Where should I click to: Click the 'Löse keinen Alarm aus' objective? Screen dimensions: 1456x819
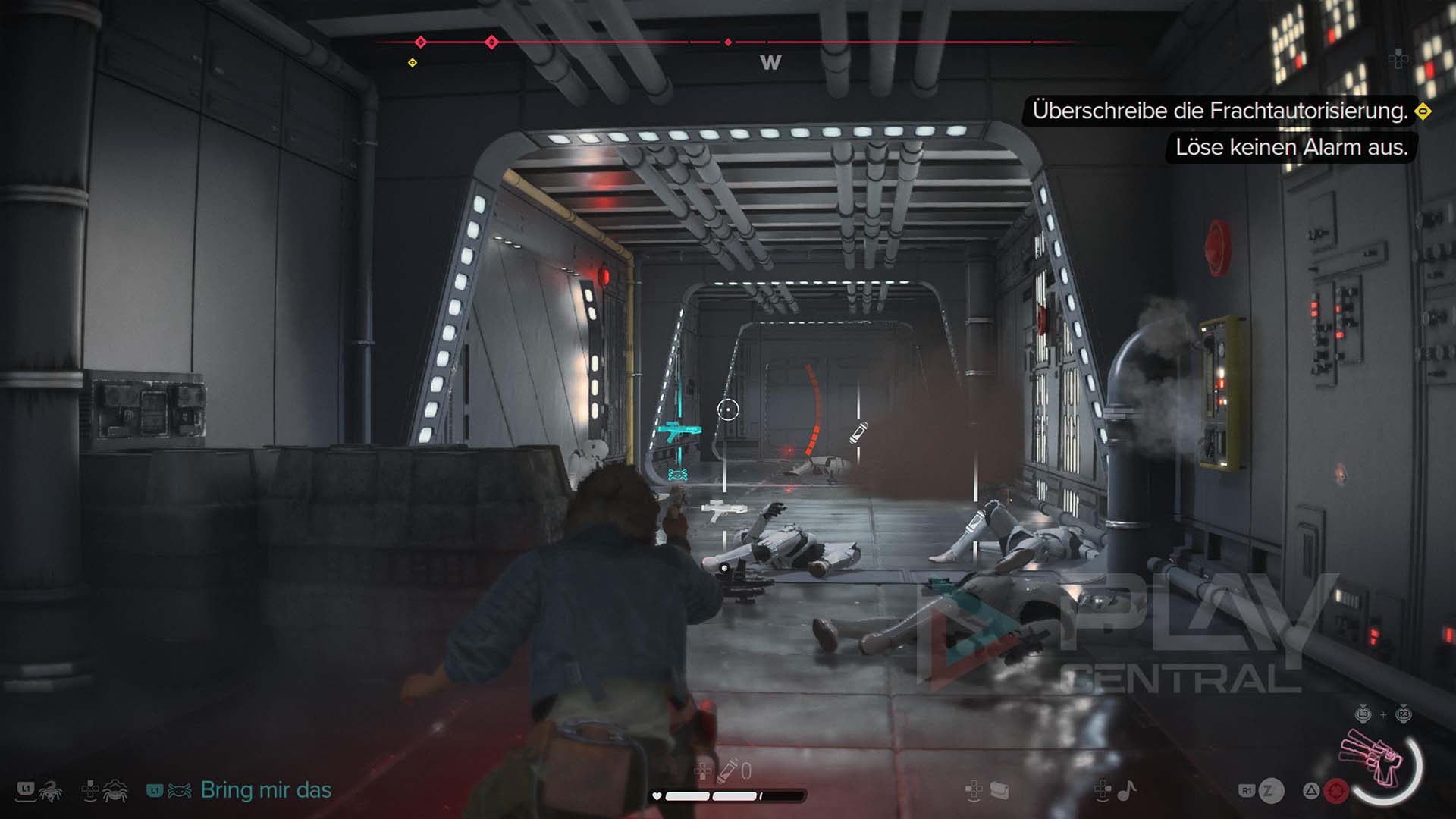[1291, 147]
